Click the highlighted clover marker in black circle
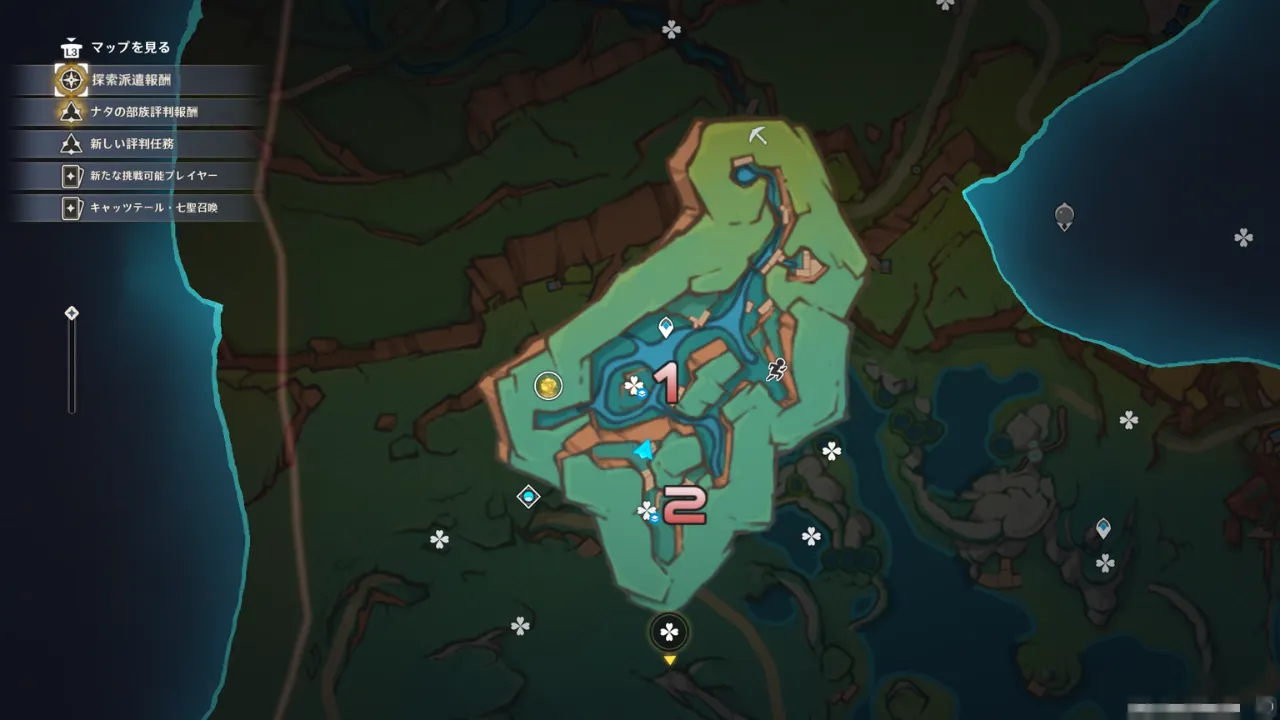Screen dimensions: 1280x720 [x=669, y=632]
